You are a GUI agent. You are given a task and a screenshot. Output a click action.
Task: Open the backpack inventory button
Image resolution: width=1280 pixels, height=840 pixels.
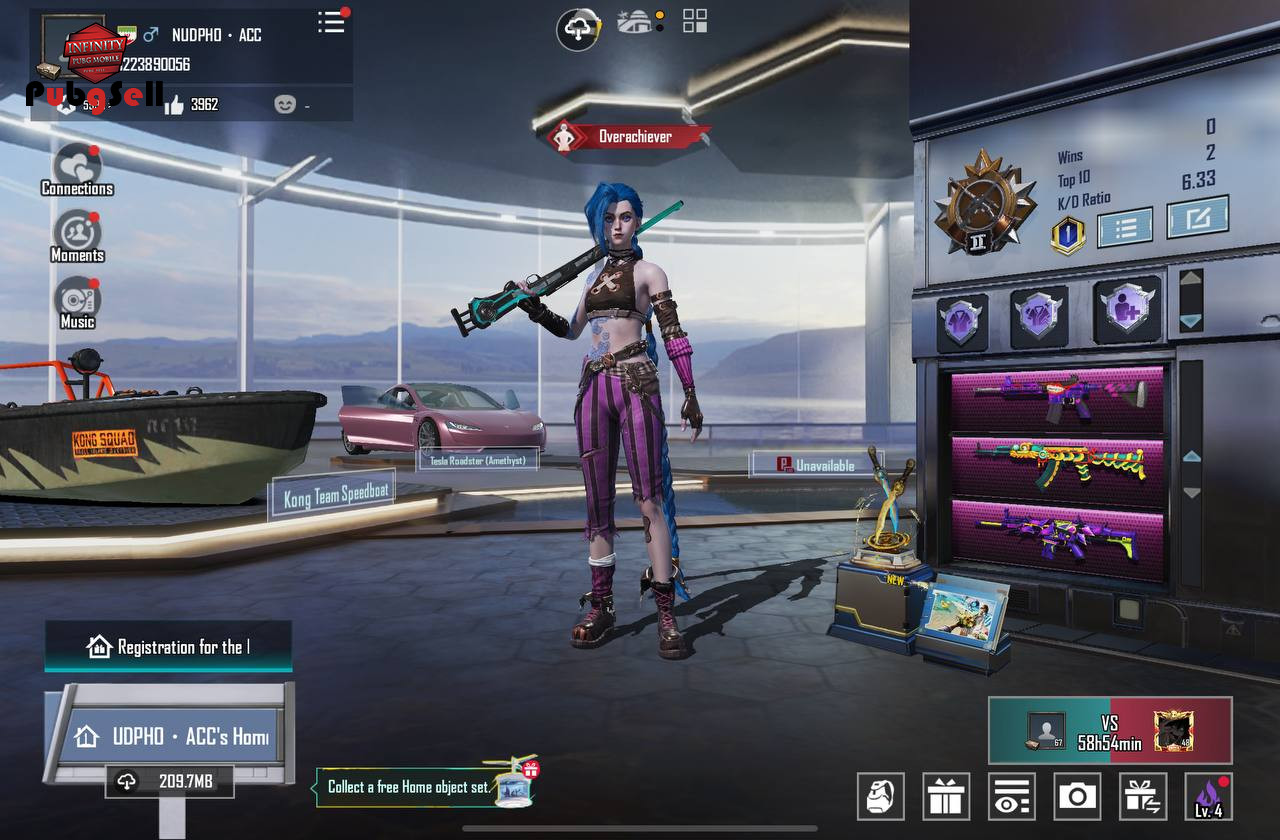[x=881, y=797]
